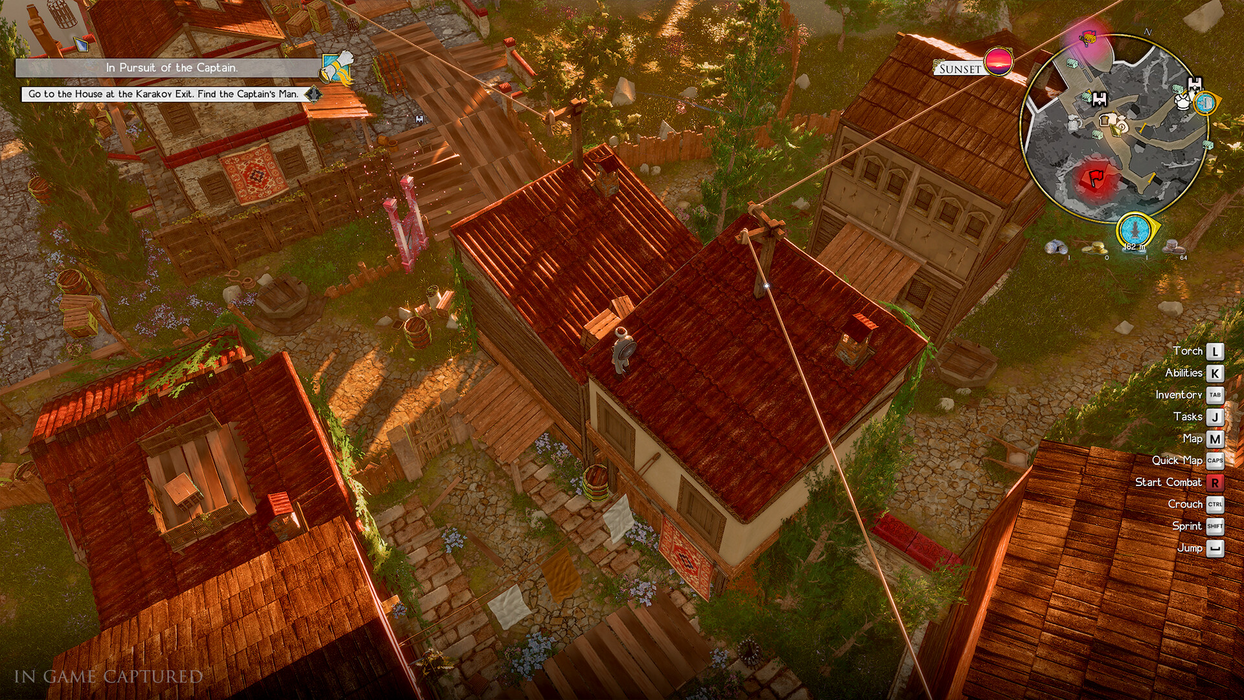Select the blue door marker on the minimap's right edge
The image size is (1244, 700).
[x=1206, y=102]
